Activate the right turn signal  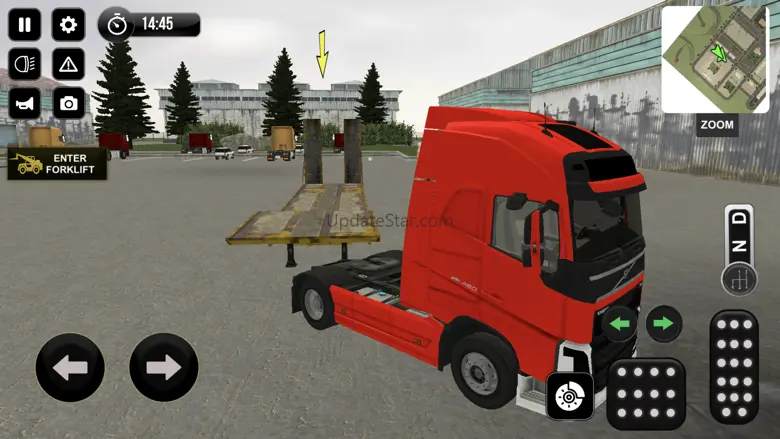(663, 323)
